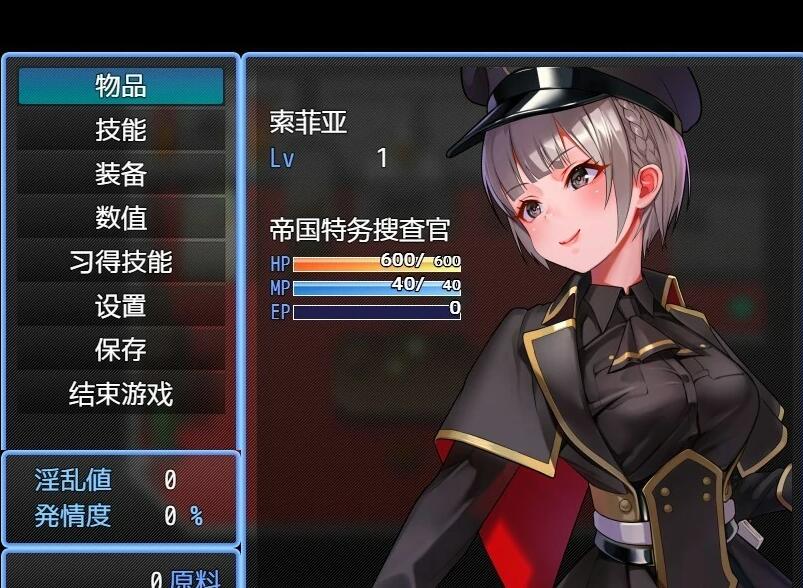Select 保存 to save the game
The width and height of the screenshot is (803, 588).
[x=121, y=350]
